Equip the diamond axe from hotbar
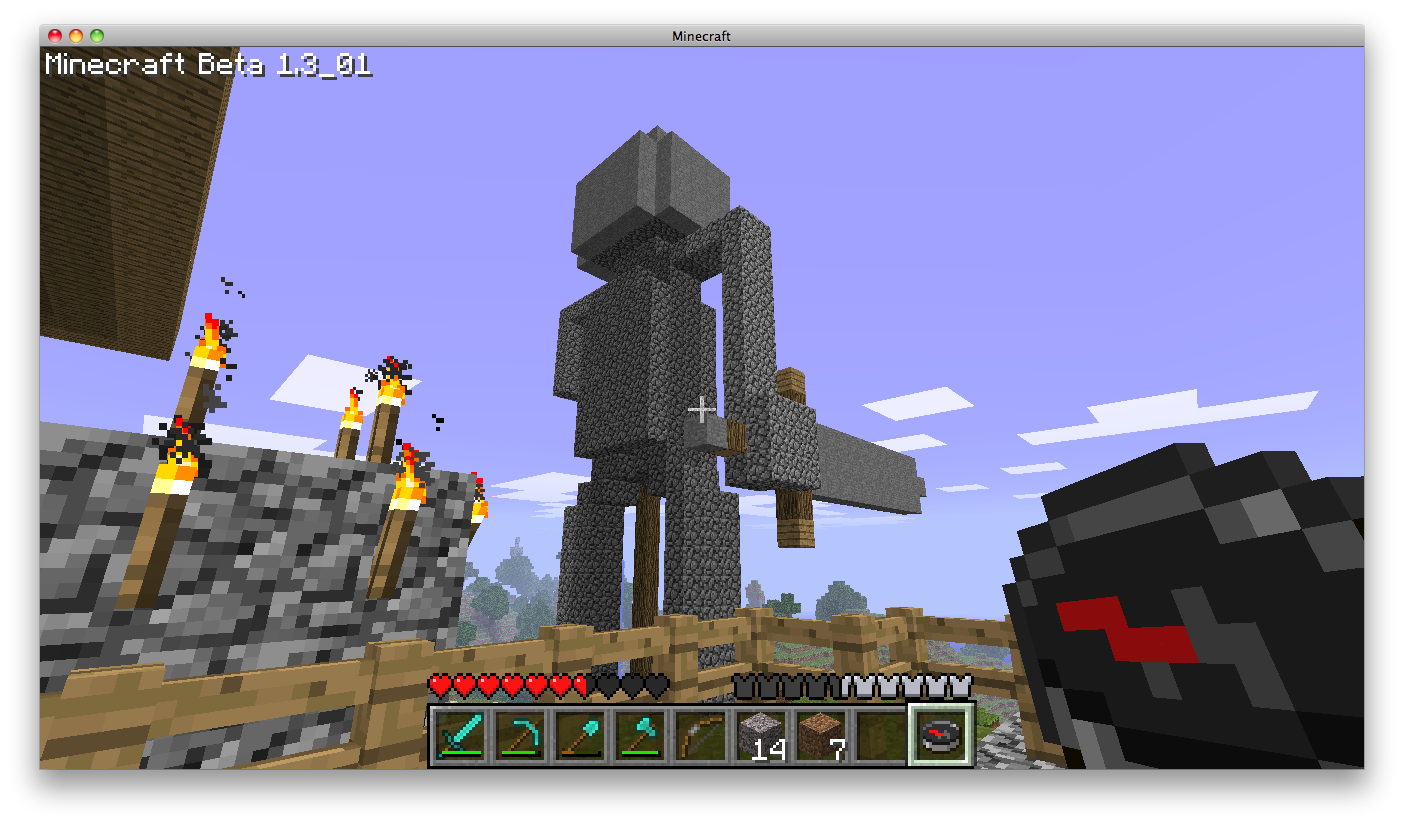The height and width of the screenshot is (824, 1404). pyautogui.click(x=640, y=736)
